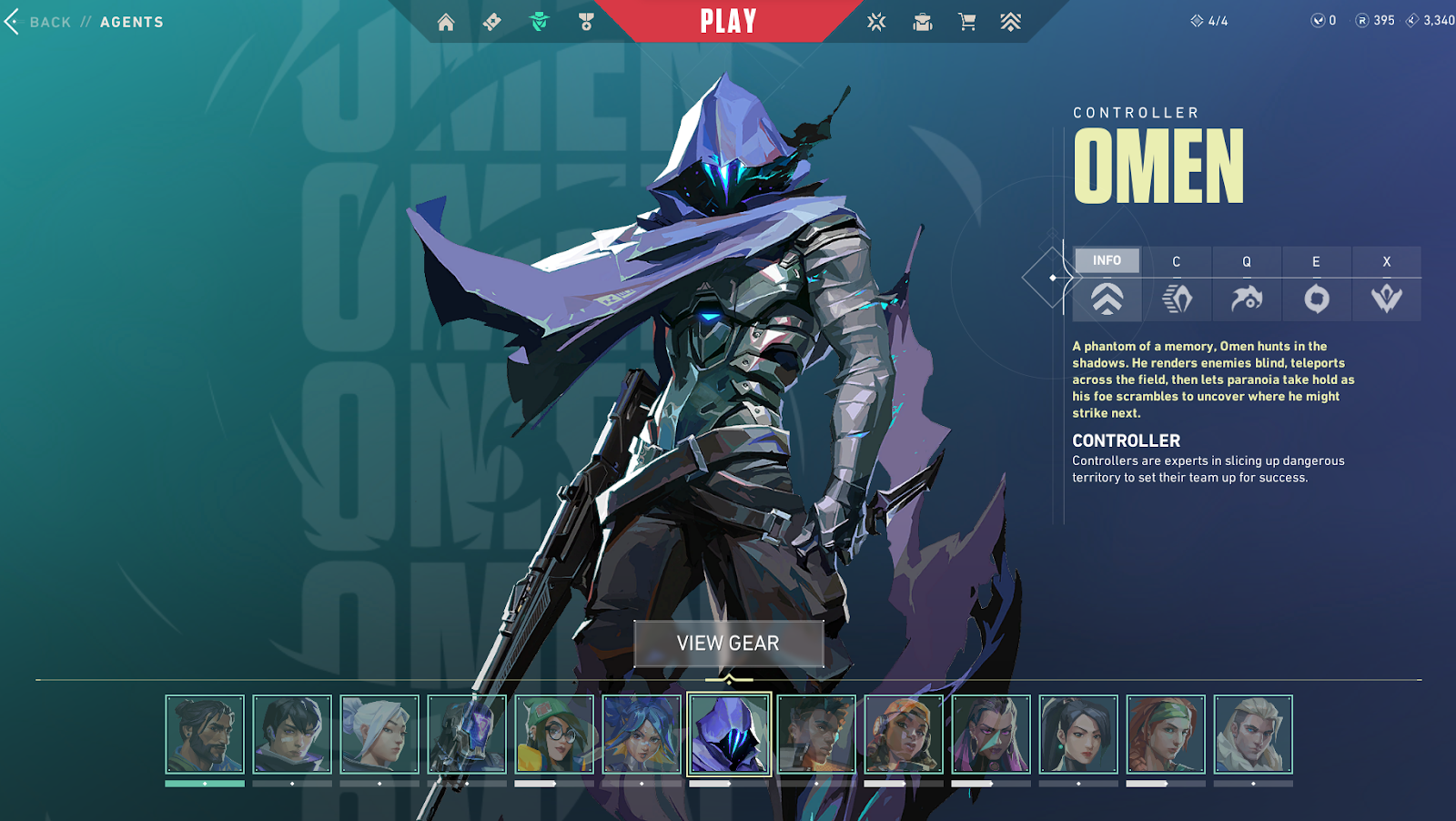Show Omen's E ability details
Screen dimensions: 1456x821
[1316, 284]
